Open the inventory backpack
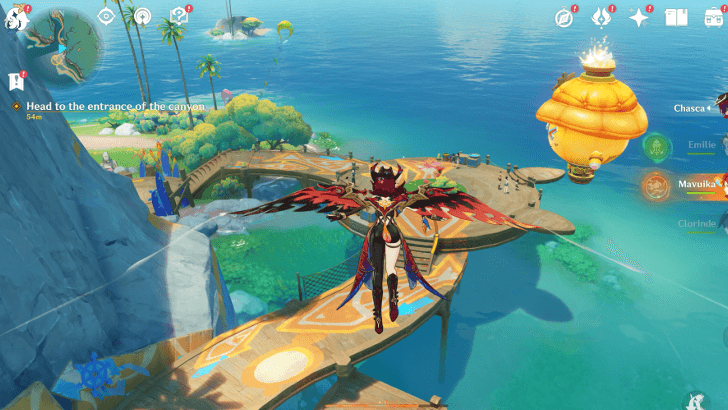The height and width of the screenshot is (410, 728). click(x=713, y=17)
